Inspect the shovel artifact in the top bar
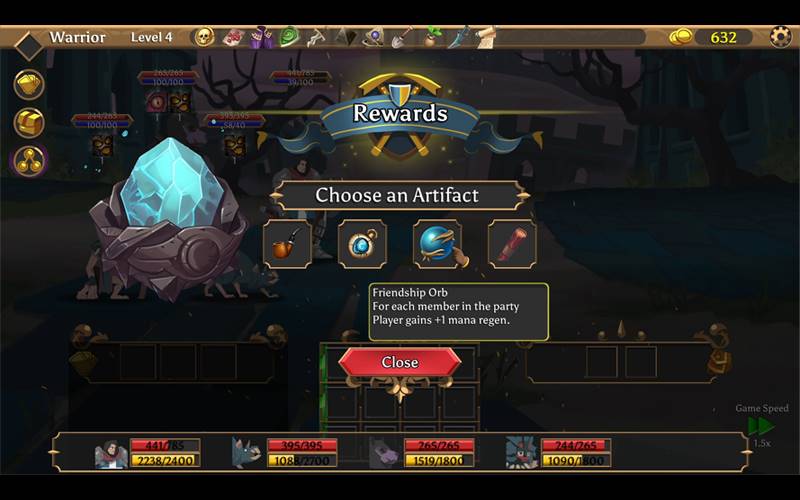This screenshot has height=500, width=800. tap(401, 37)
